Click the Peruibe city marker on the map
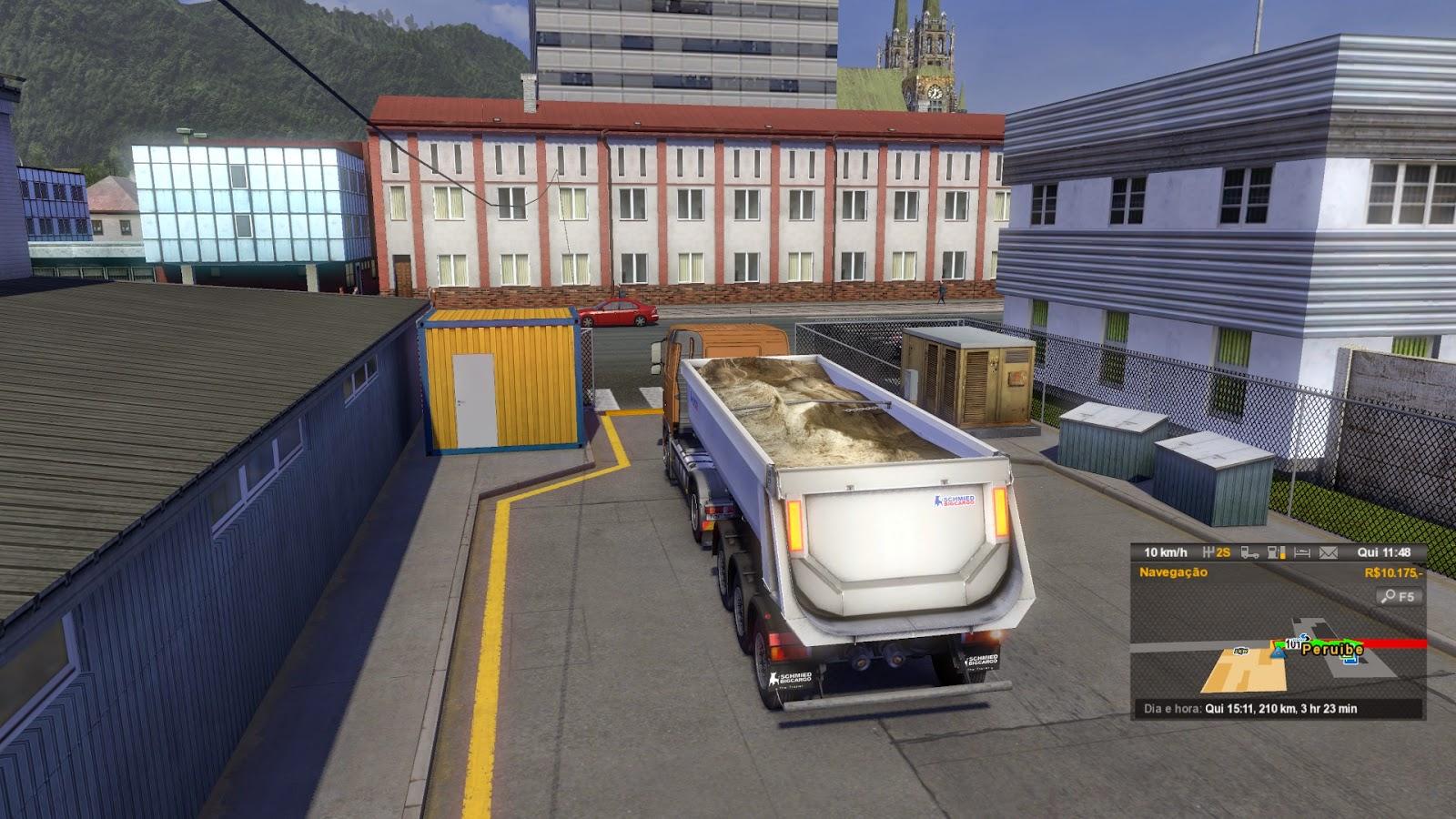 point(1331,650)
